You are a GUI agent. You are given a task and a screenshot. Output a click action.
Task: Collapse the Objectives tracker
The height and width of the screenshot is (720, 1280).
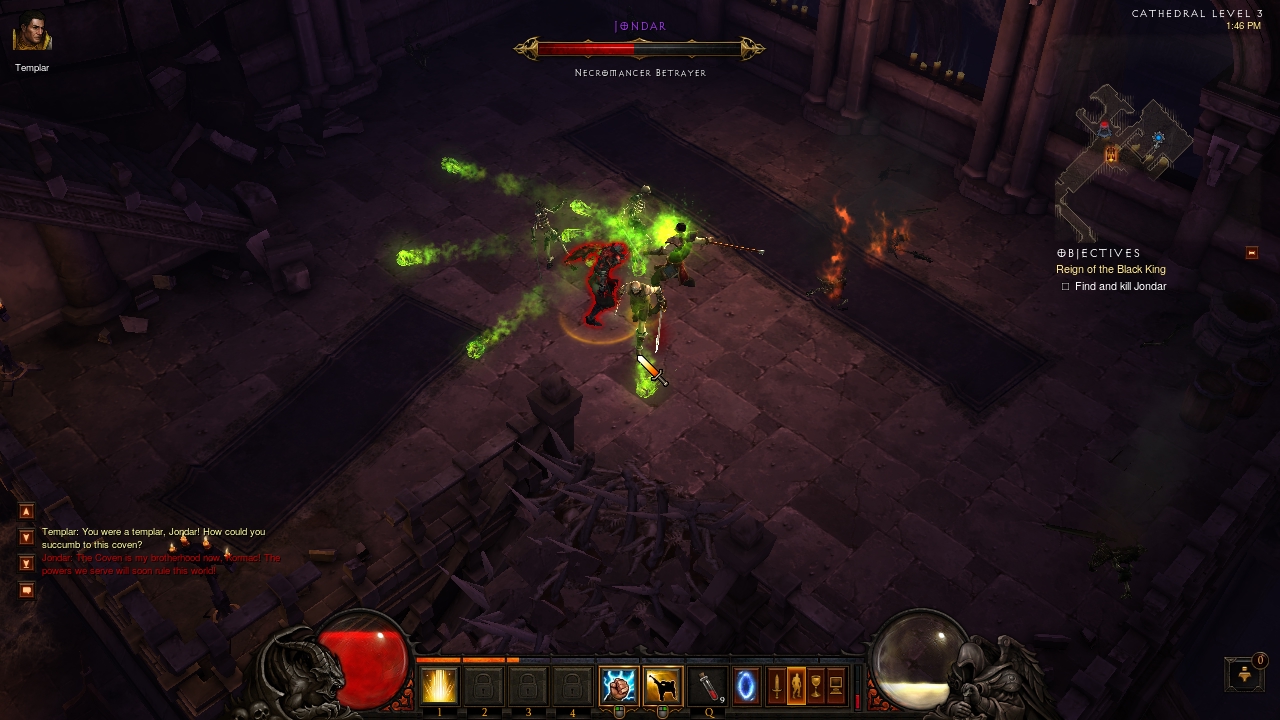[x=1251, y=253]
